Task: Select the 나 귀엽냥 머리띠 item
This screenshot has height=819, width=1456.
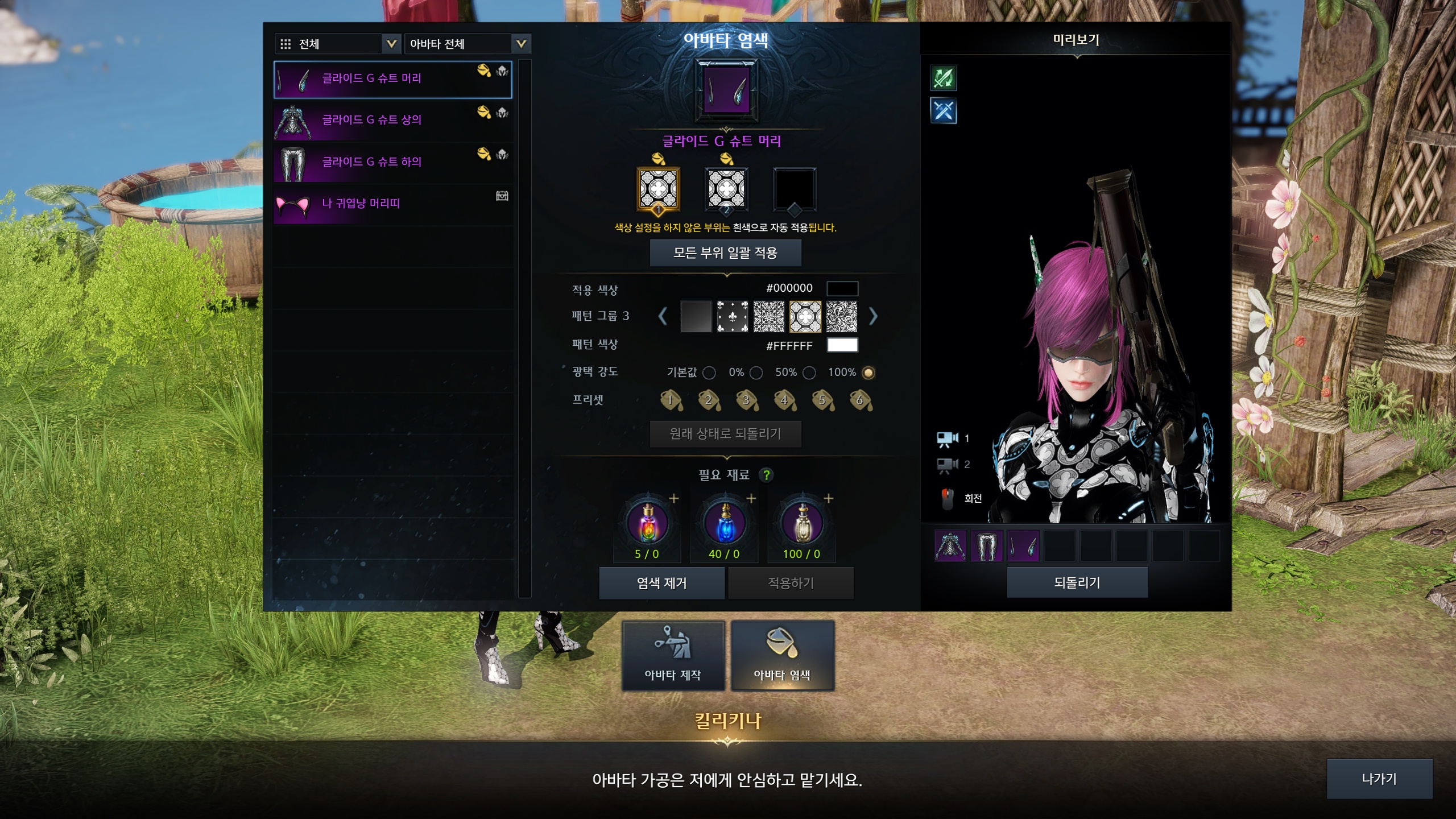Action: click(392, 204)
